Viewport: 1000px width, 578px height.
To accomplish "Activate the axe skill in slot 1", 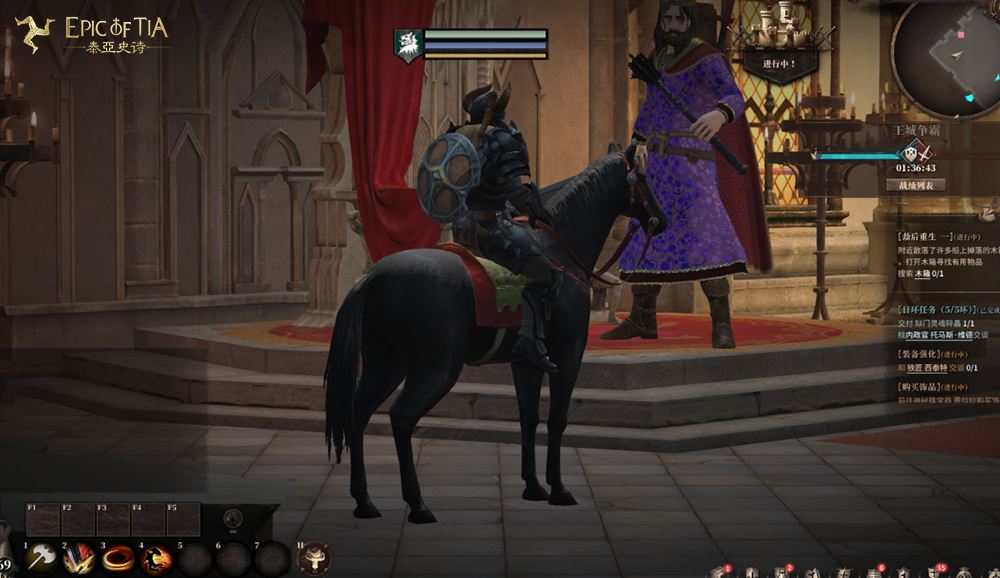I will click(42, 557).
